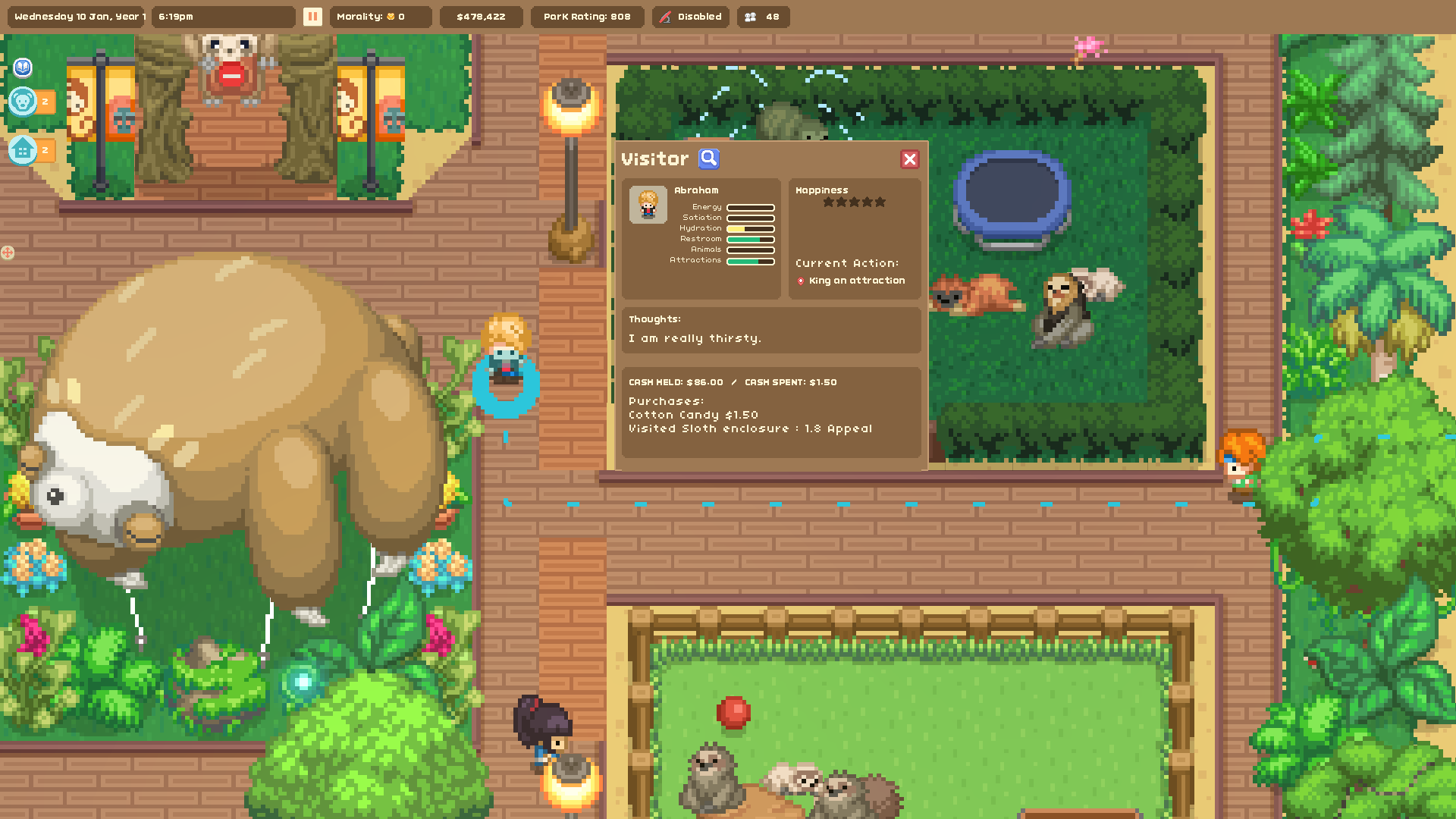
Task: Click the Happiness star rating
Action: [x=852, y=202]
